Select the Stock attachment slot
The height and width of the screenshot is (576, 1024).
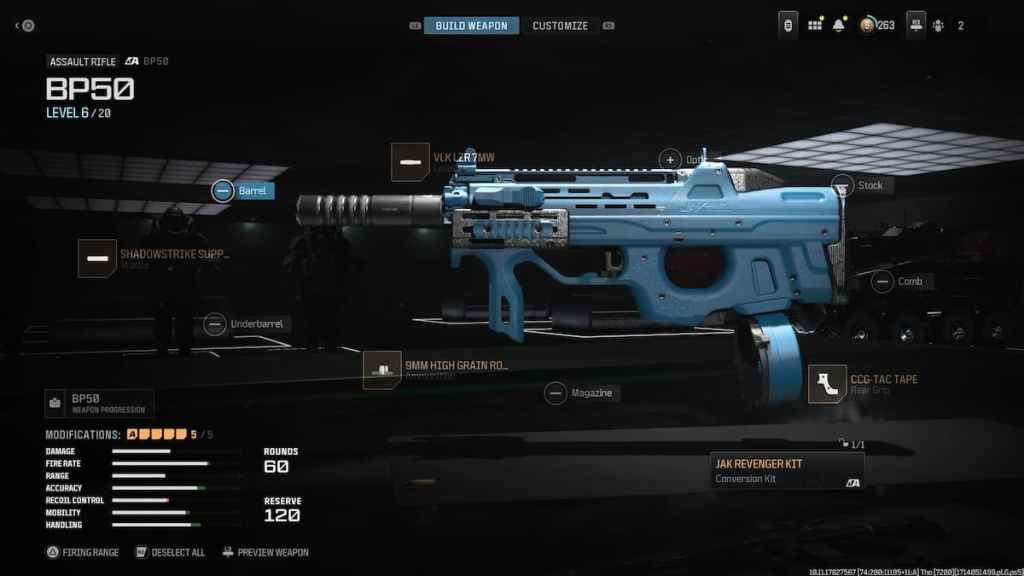[843, 185]
